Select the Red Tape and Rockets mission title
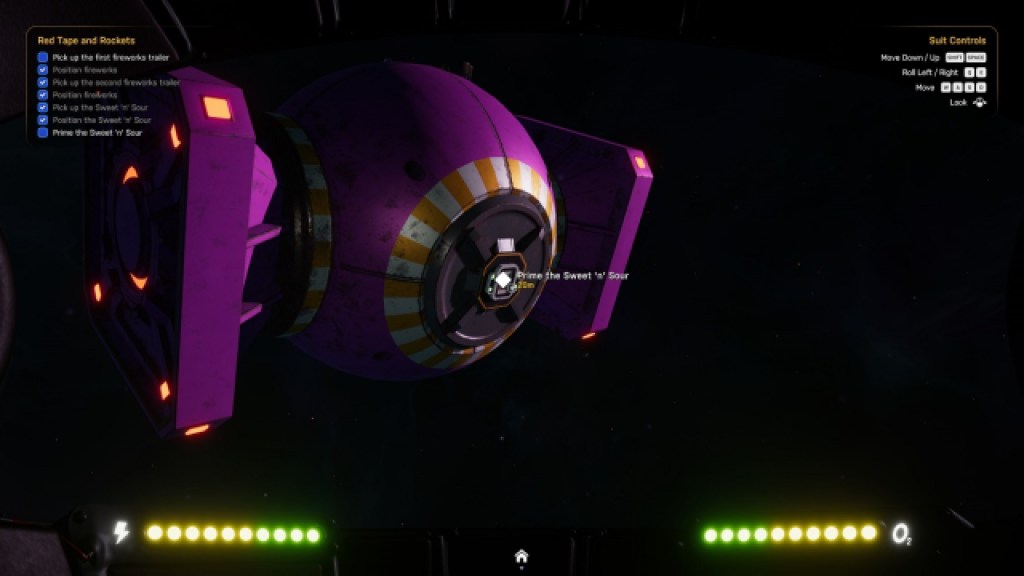This screenshot has width=1024, height=576. tap(86, 41)
